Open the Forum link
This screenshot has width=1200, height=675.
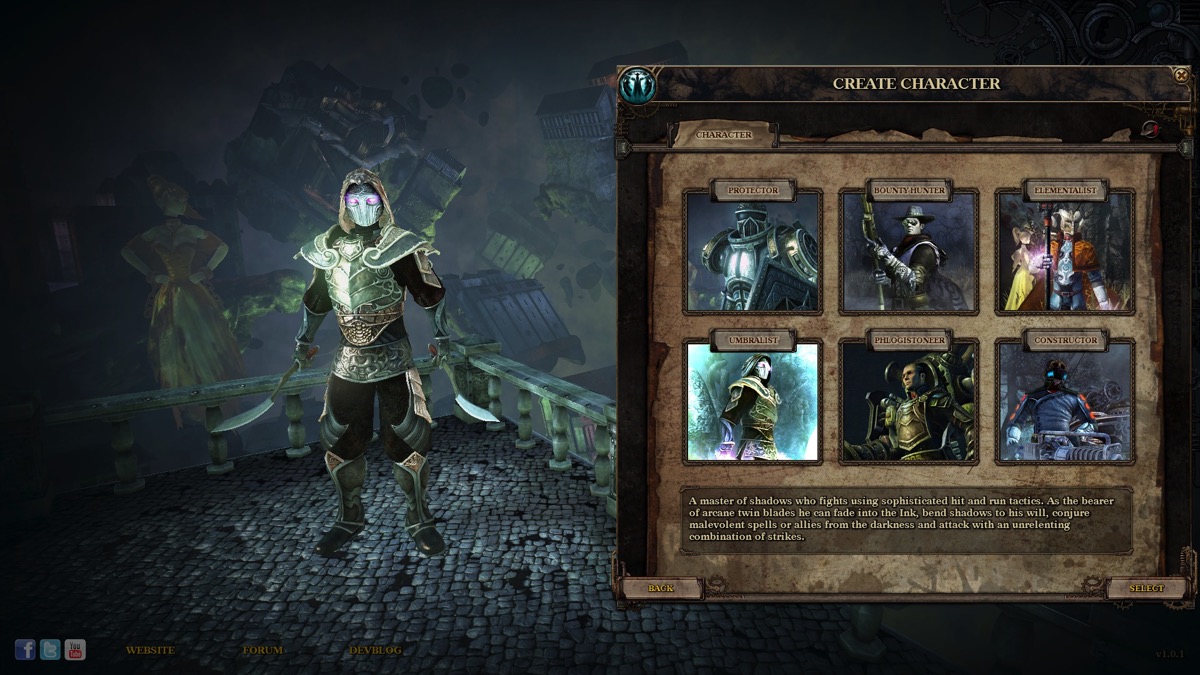263,650
